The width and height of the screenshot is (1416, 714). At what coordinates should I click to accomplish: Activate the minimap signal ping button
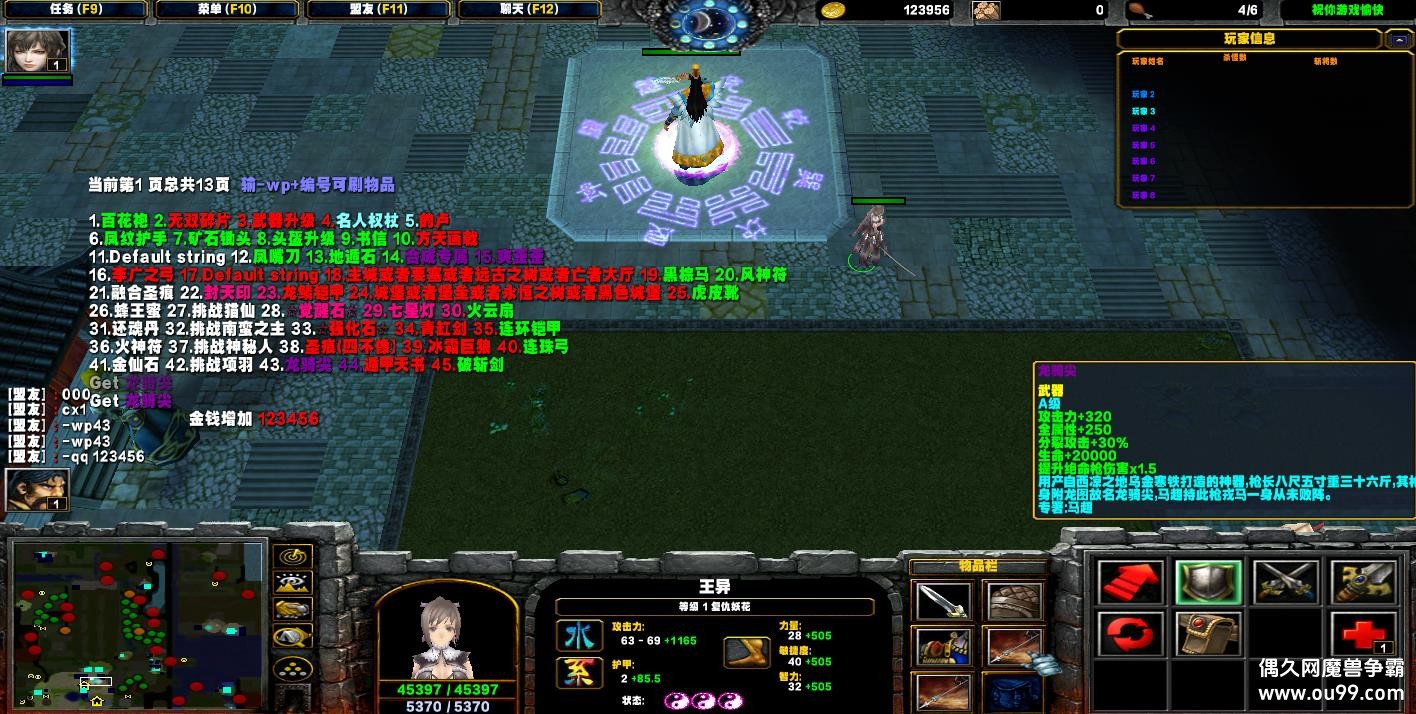[x=292, y=556]
